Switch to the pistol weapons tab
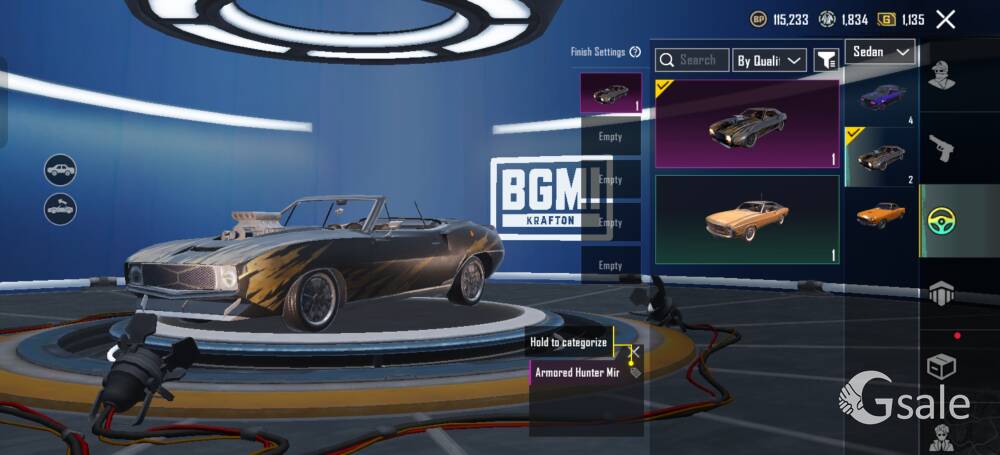 (x=941, y=148)
